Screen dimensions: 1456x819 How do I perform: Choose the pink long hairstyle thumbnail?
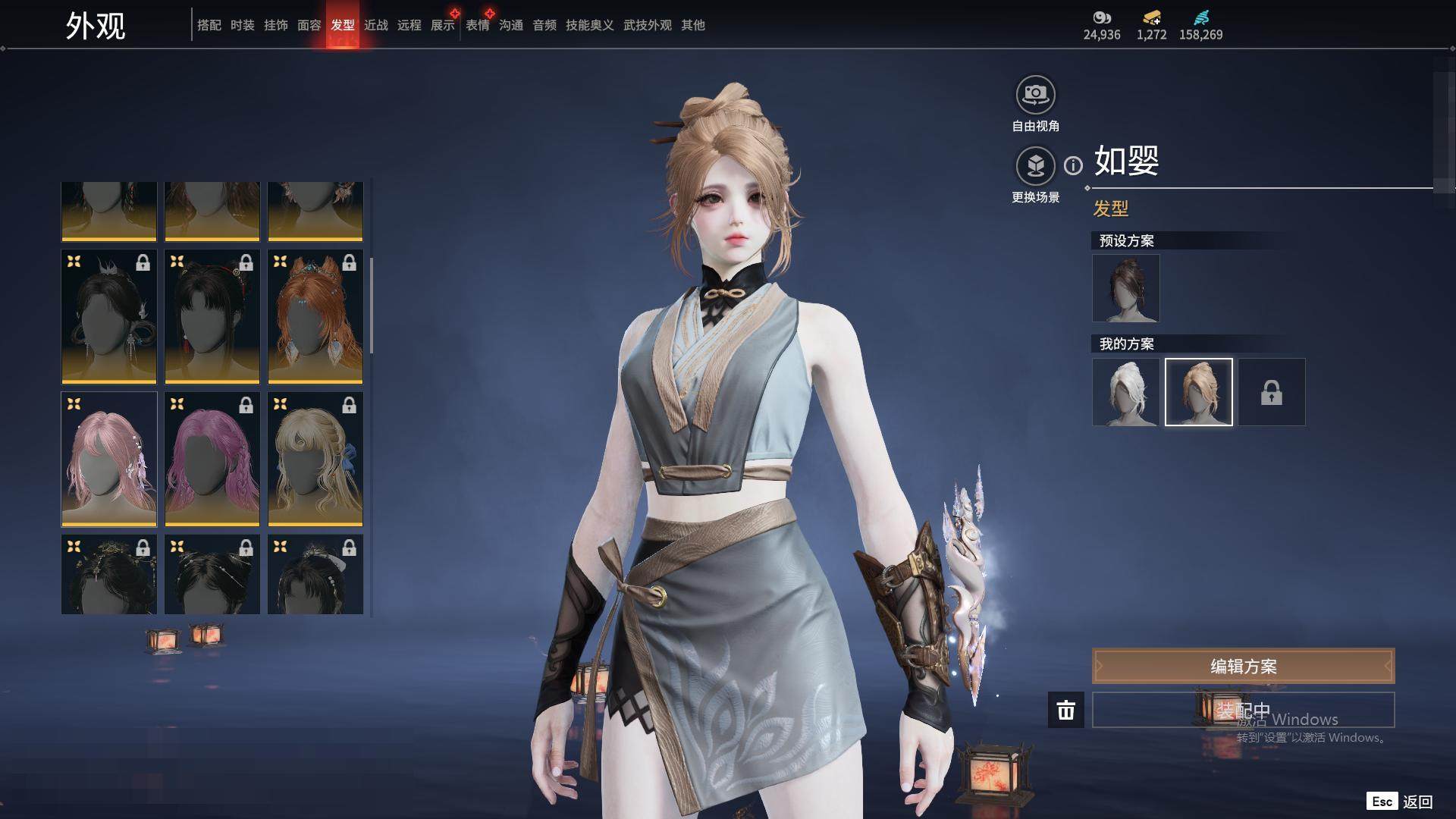tap(109, 459)
